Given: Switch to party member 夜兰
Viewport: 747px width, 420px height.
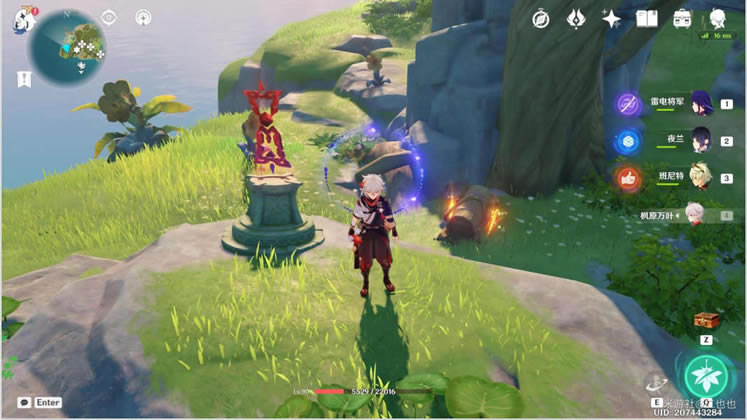Looking at the screenshot, I should click(701, 141).
